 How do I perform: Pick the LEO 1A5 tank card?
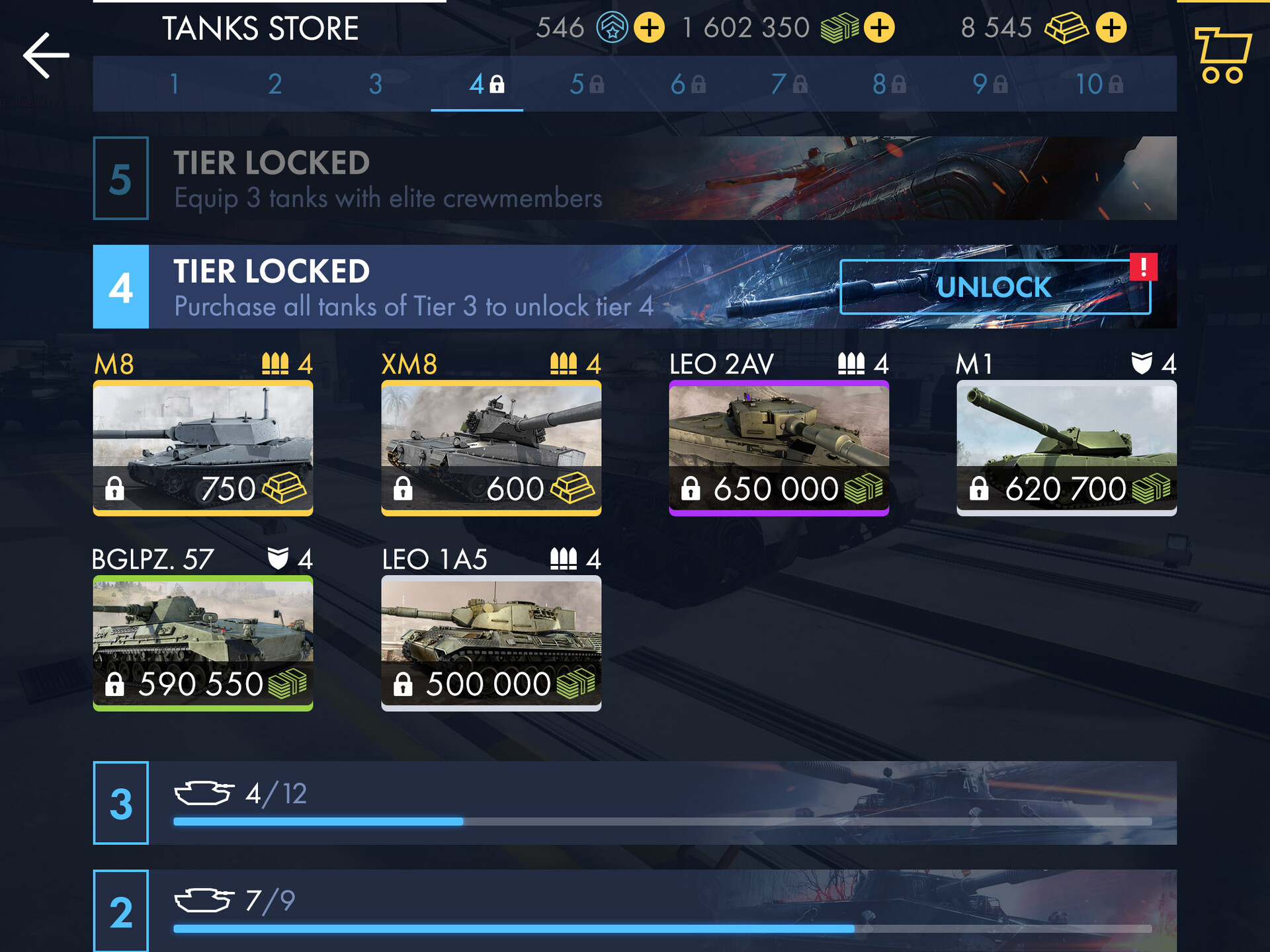(491, 643)
